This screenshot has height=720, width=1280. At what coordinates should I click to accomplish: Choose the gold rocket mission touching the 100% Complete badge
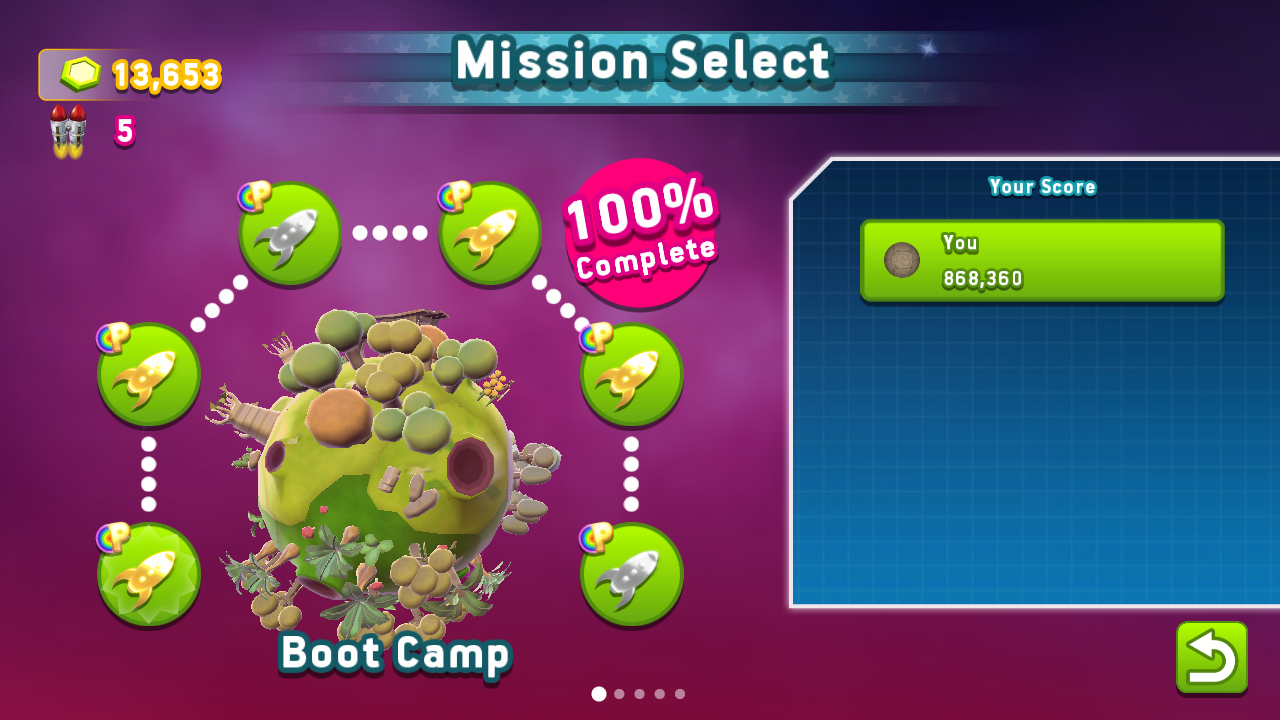490,233
